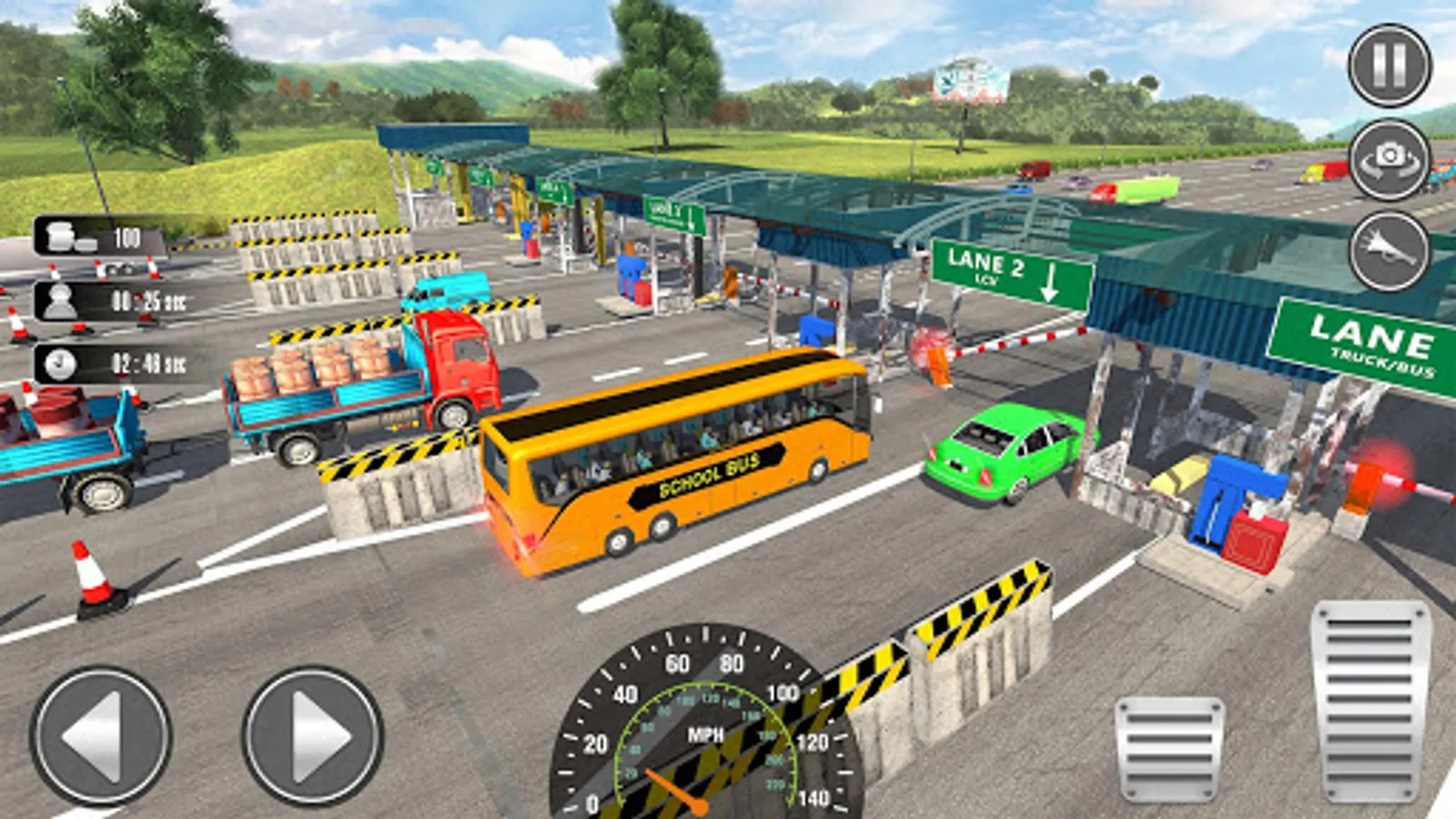Pause the game with the pause button

1389,66
